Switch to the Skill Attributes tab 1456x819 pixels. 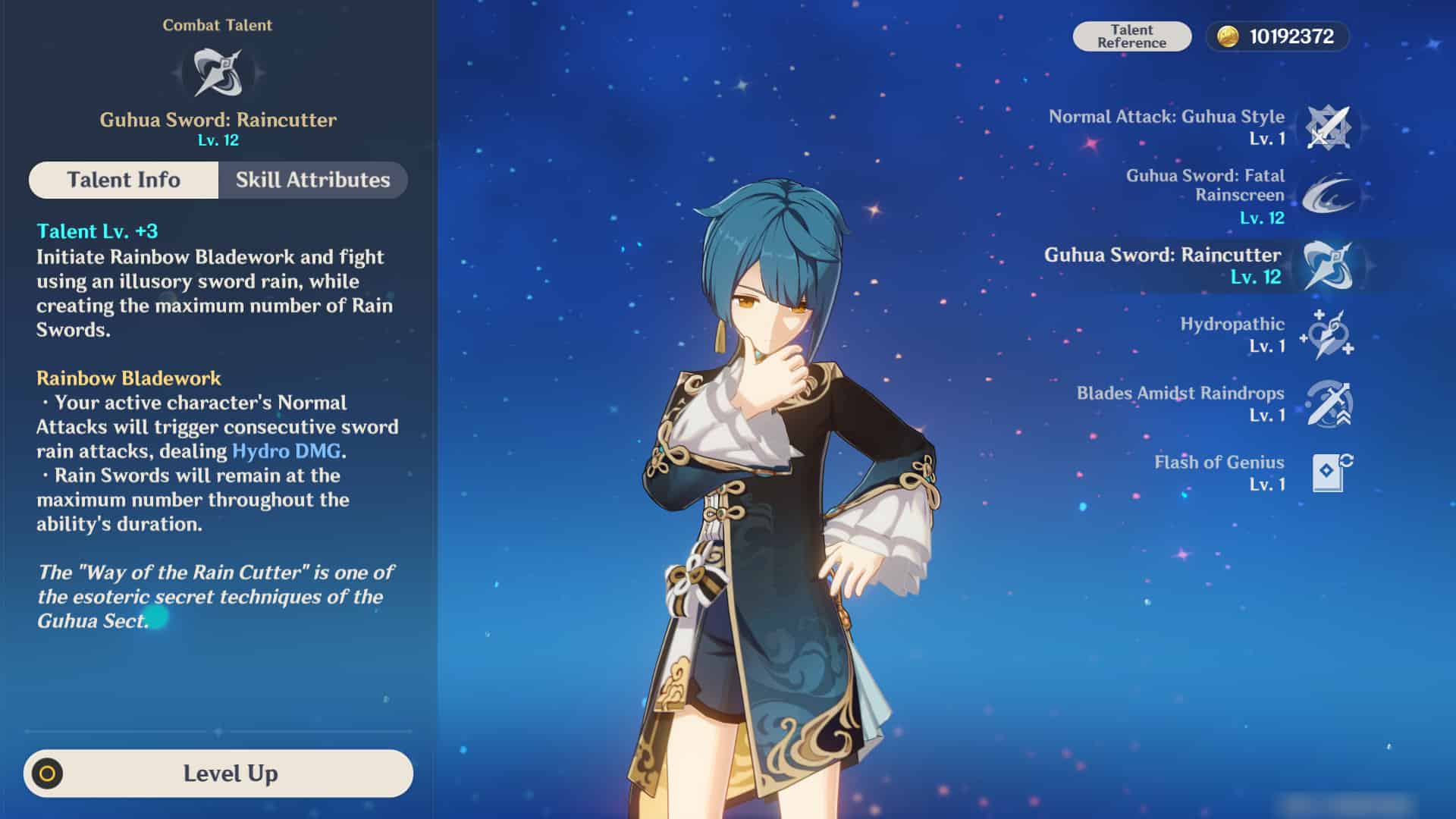point(312,180)
